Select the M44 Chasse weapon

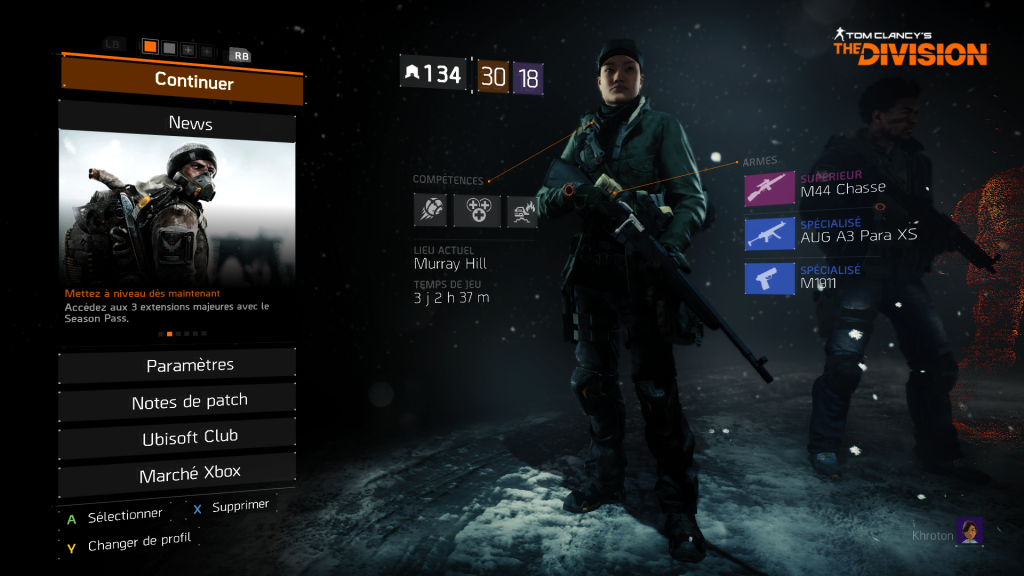pos(770,188)
